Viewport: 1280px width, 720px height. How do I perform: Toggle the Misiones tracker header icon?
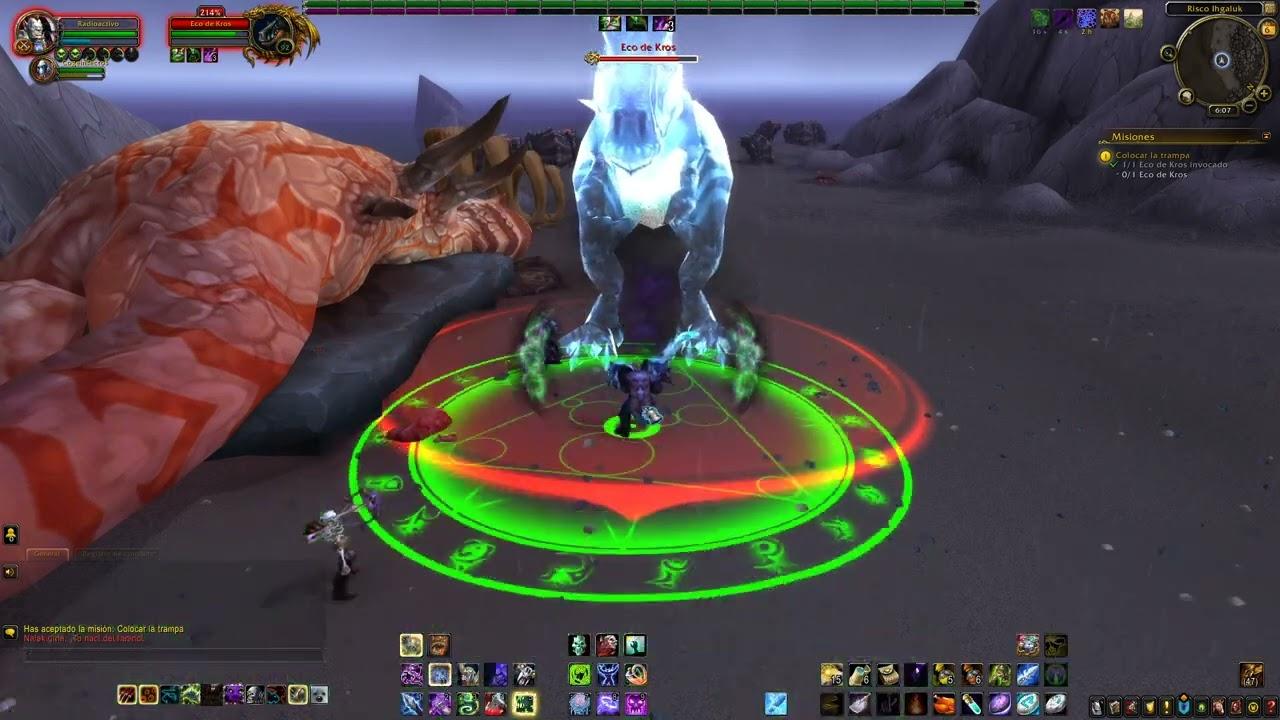[x=1266, y=136]
